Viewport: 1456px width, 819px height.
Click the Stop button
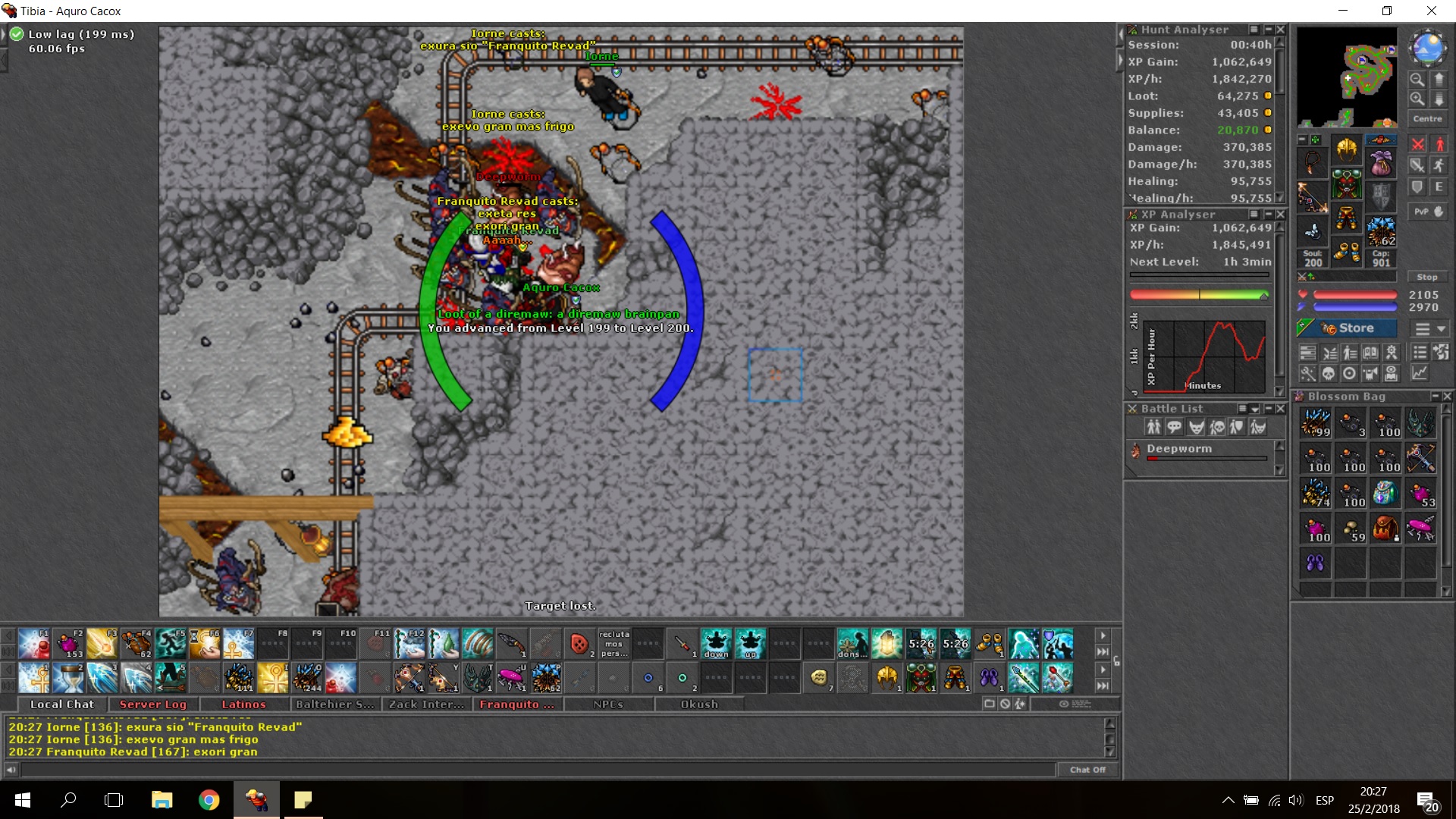[1427, 278]
